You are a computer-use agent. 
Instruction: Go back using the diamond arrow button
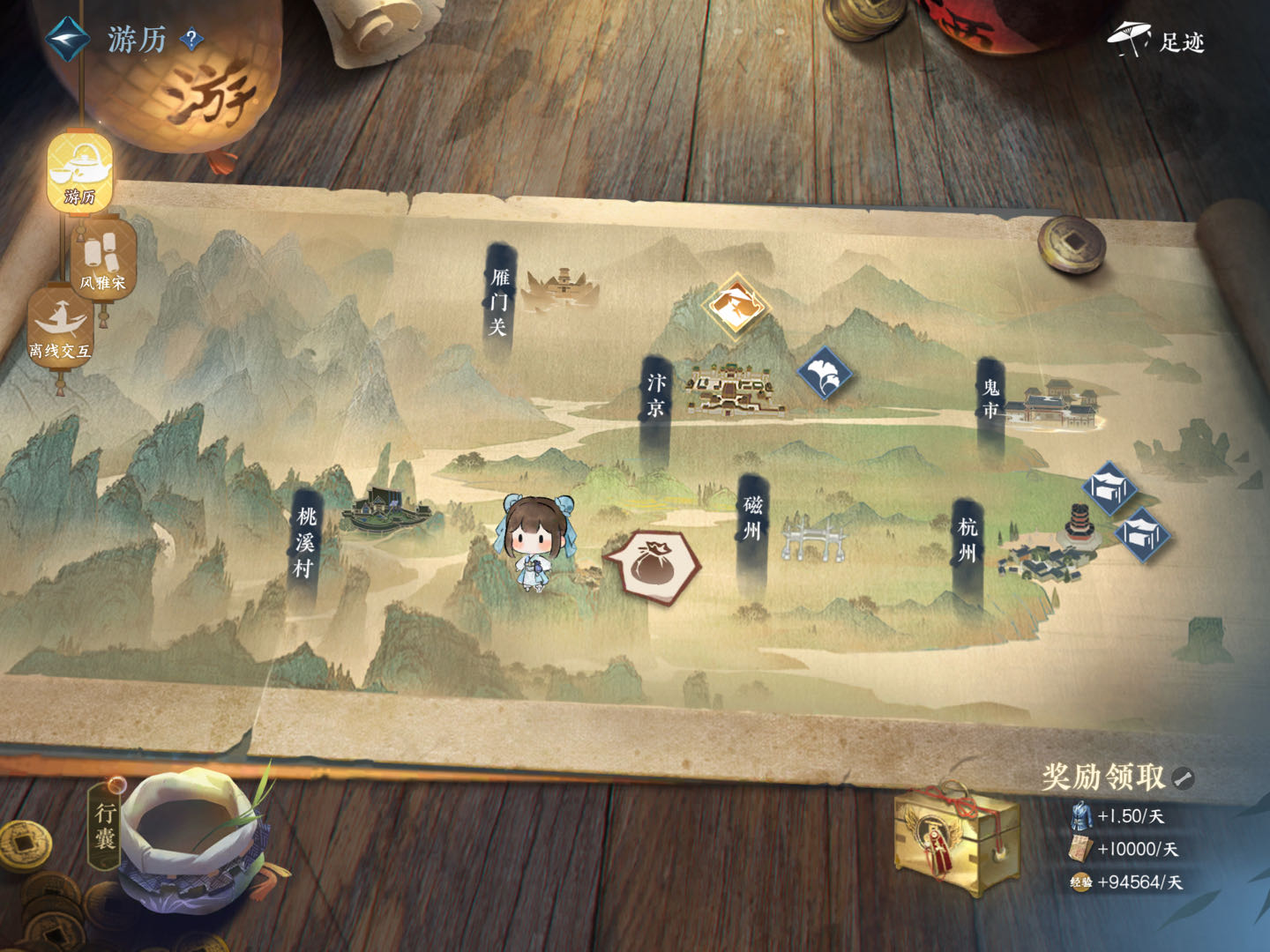point(67,38)
